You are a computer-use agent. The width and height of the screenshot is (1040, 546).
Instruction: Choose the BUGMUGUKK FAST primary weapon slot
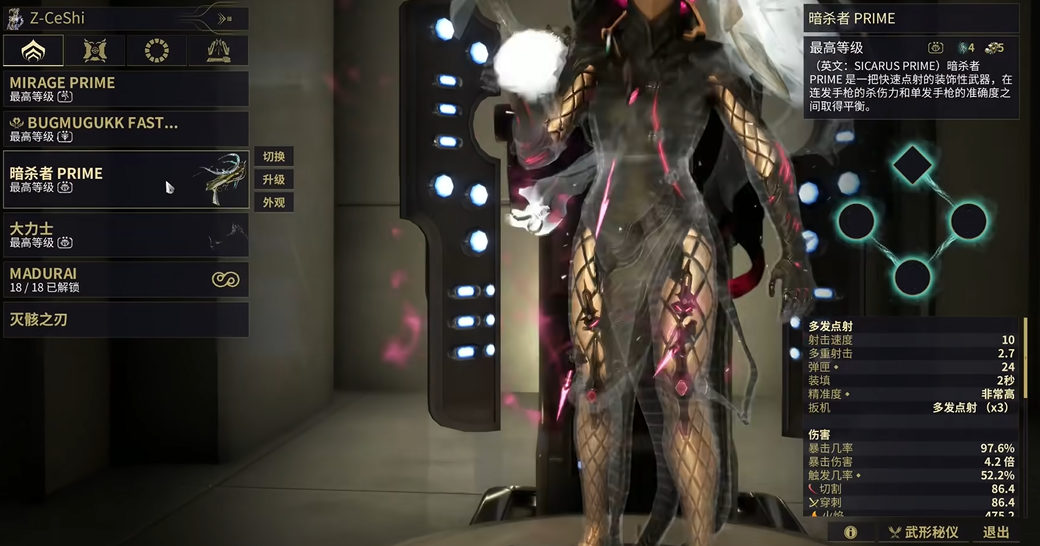coord(126,129)
